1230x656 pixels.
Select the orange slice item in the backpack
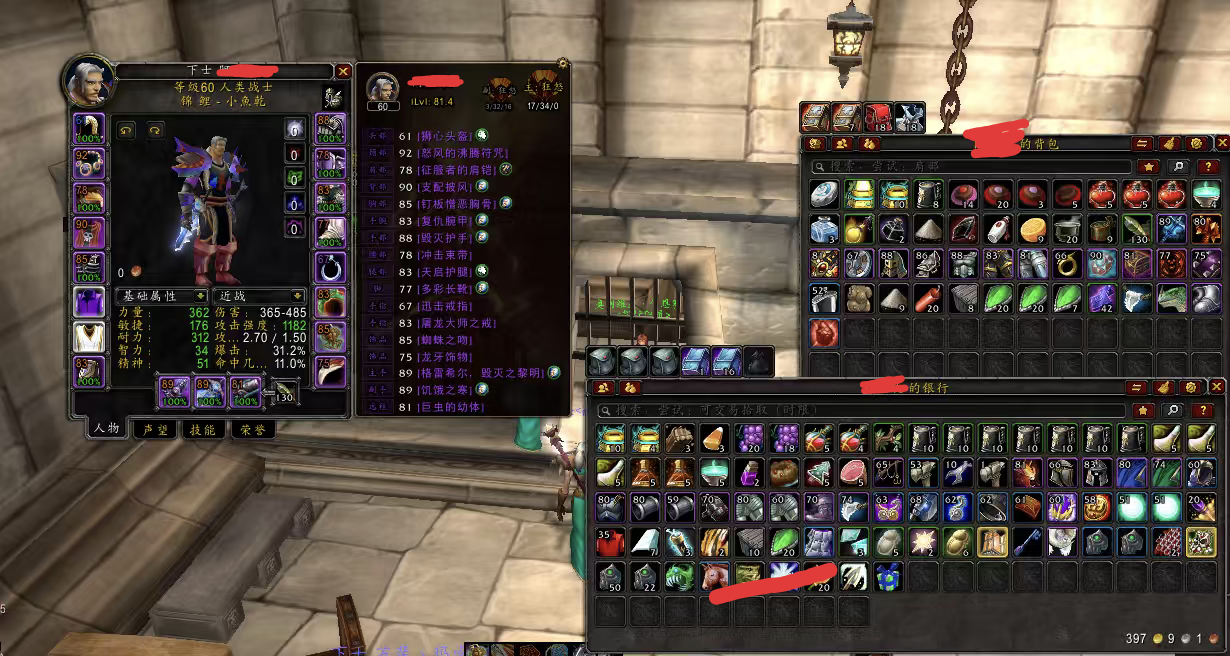[1033, 229]
